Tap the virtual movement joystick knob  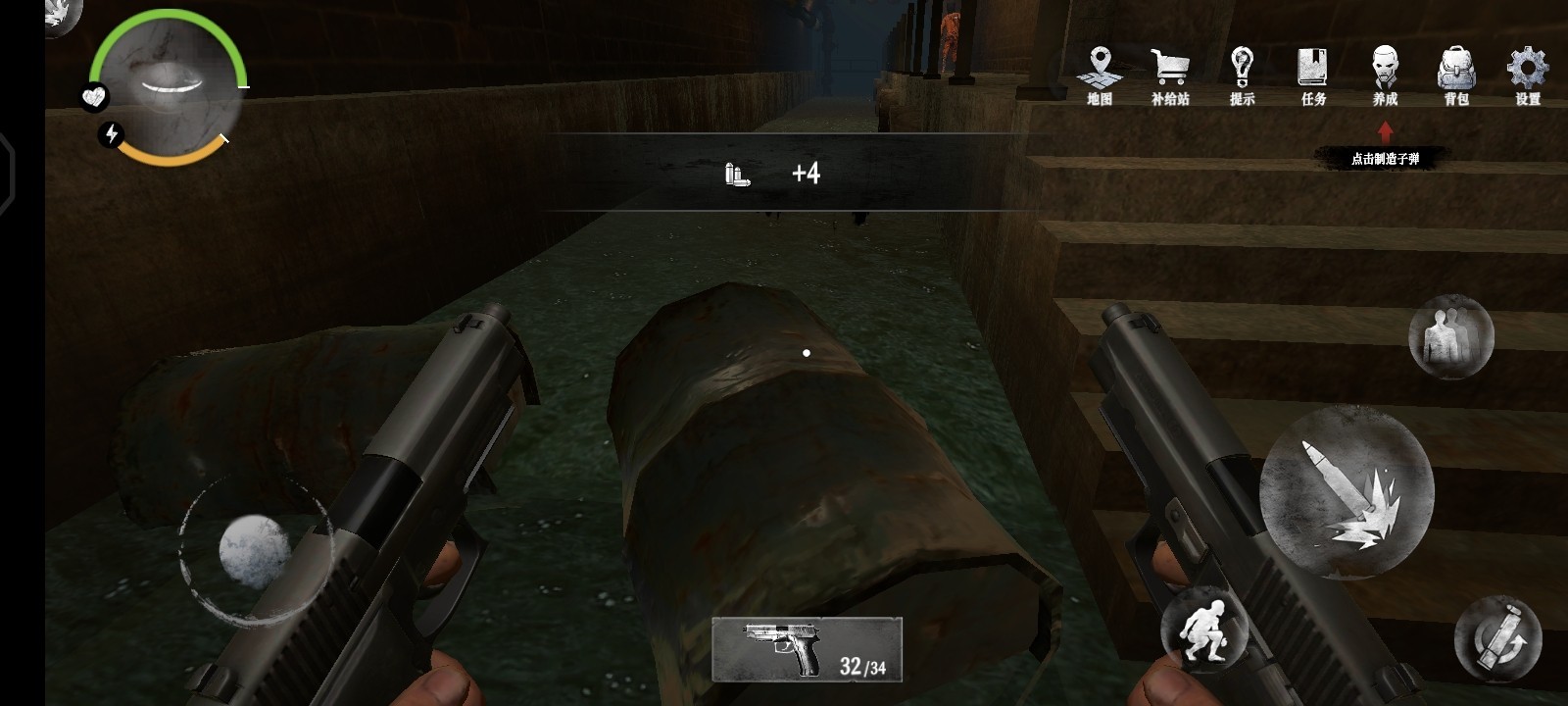click(254, 551)
